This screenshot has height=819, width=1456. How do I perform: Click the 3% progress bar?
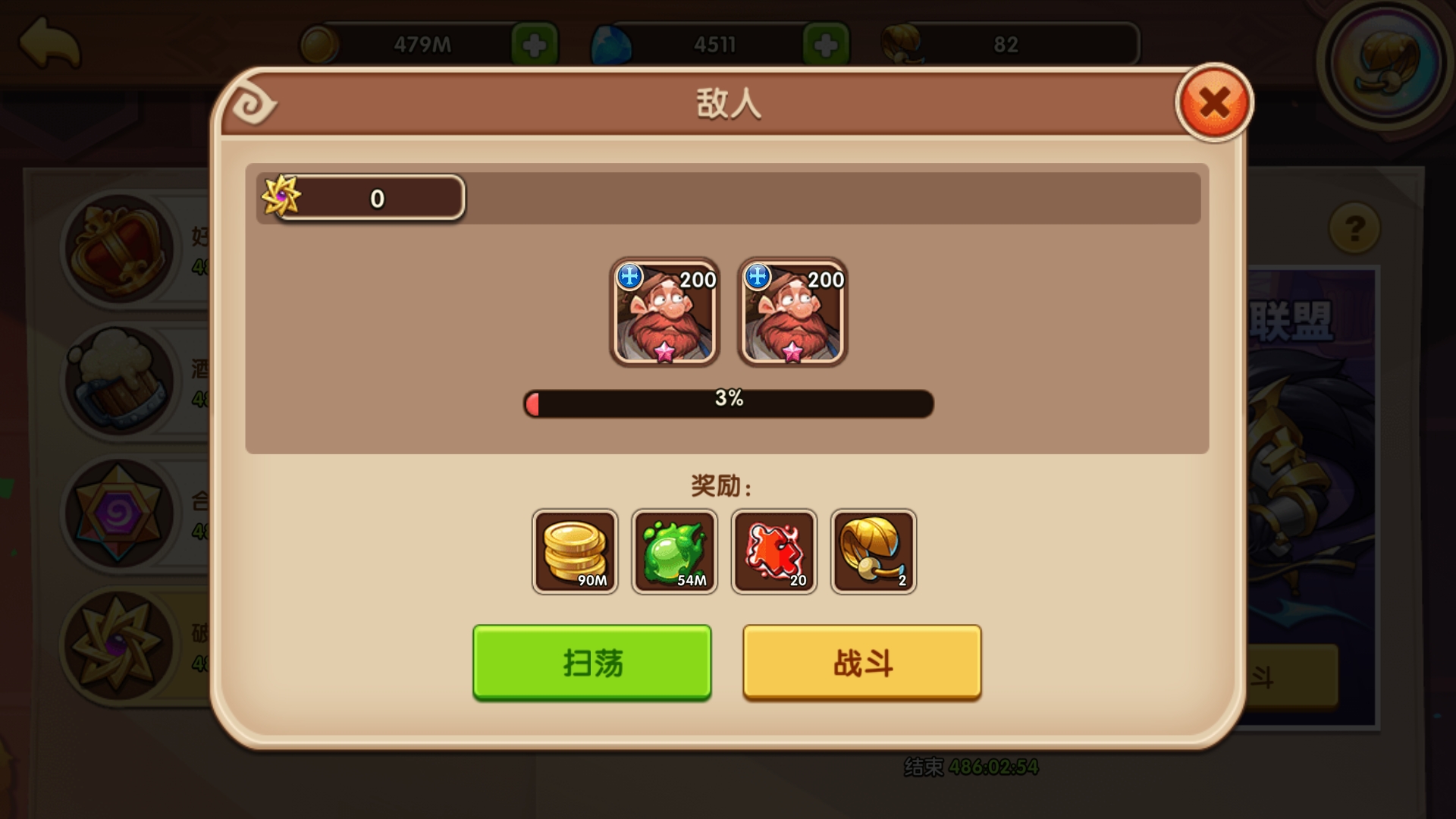pyautogui.click(x=730, y=404)
